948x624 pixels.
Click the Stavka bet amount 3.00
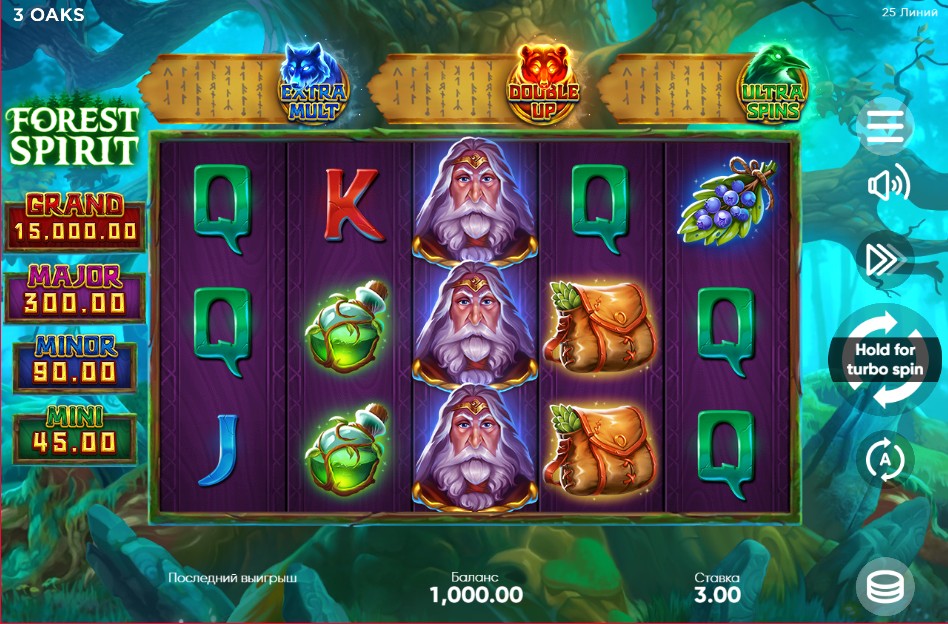(x=717, y=595)
